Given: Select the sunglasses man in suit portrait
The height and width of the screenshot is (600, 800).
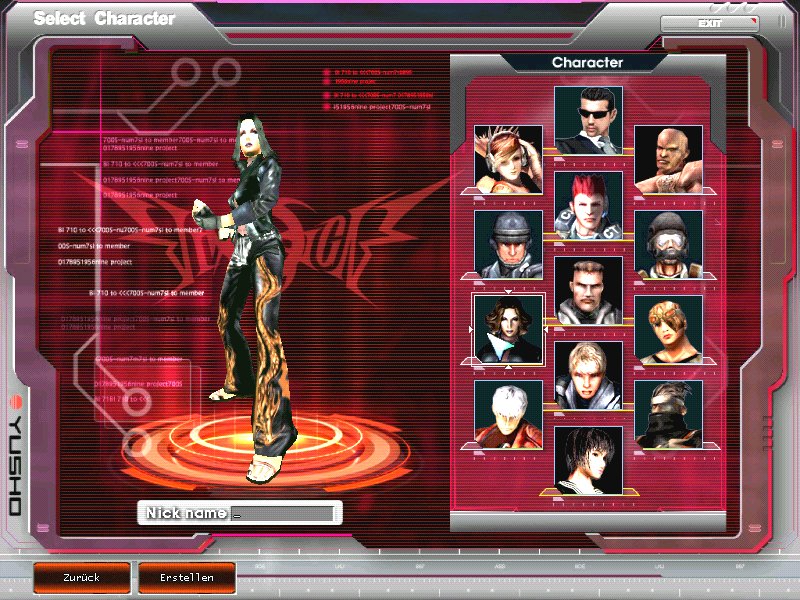Looking at the screenshot, I should (588, 119).
